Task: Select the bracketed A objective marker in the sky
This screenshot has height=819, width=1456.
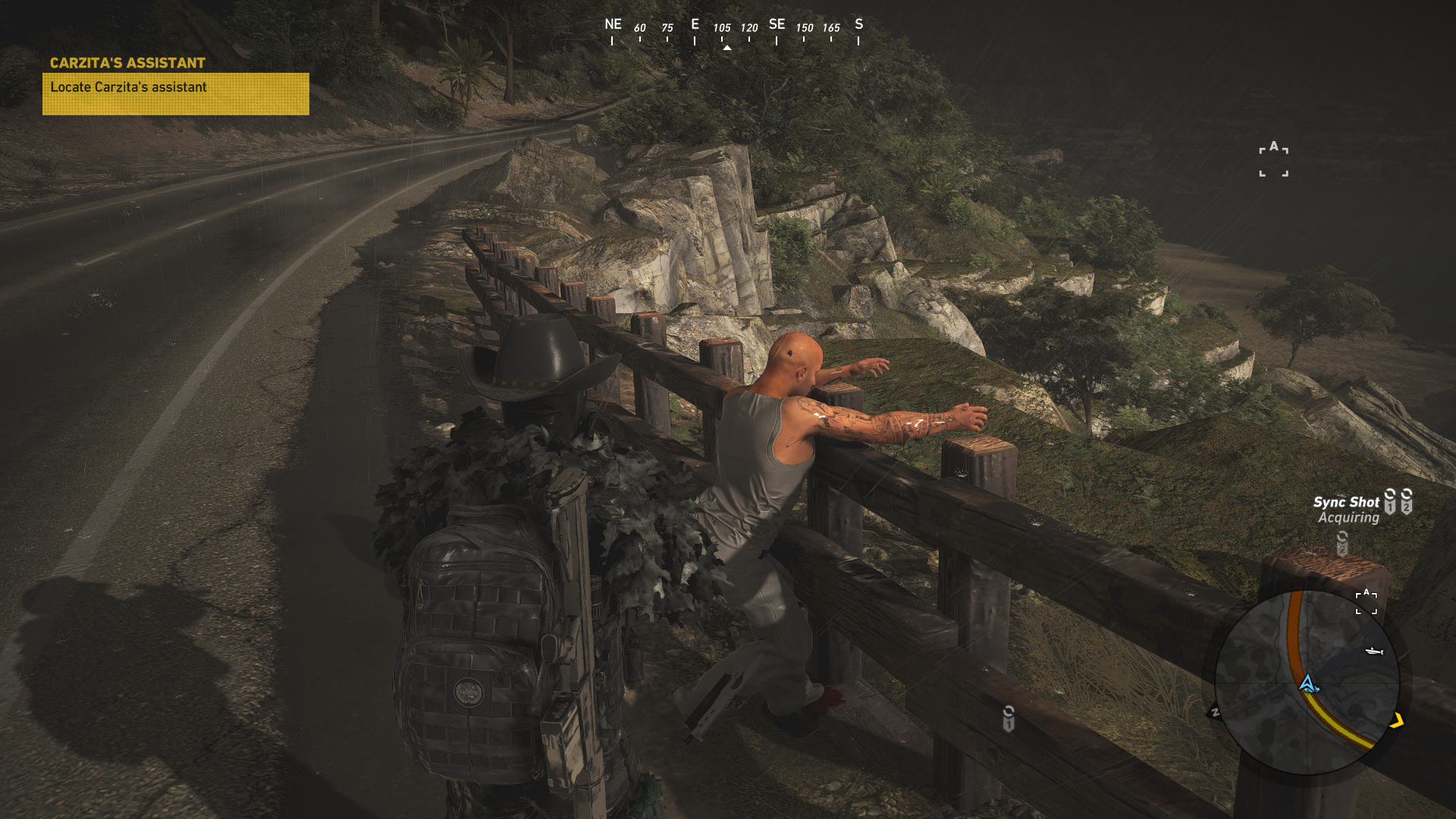Action: point(1274,159)
